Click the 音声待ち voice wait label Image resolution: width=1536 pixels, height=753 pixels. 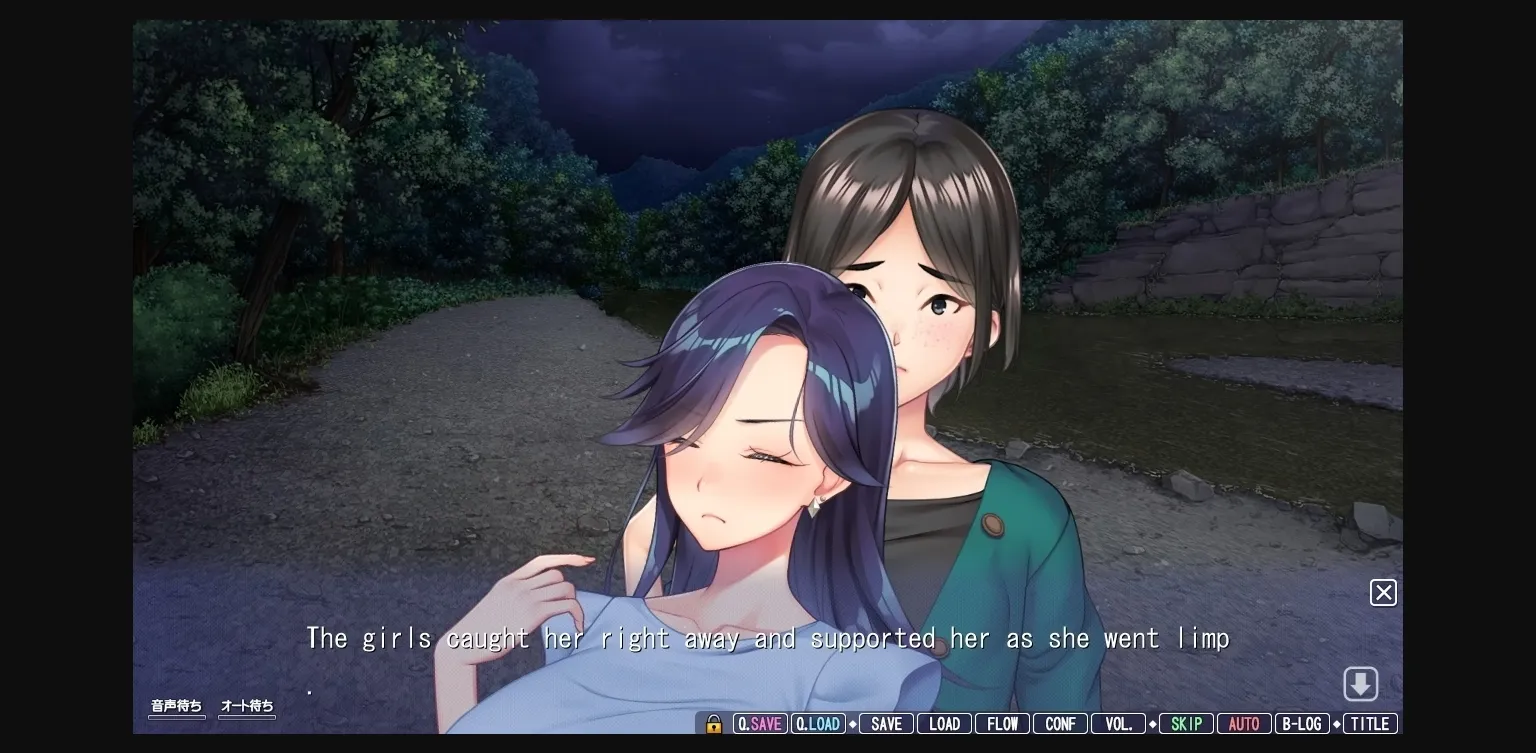pyautogui.click(x=177, y=705)
